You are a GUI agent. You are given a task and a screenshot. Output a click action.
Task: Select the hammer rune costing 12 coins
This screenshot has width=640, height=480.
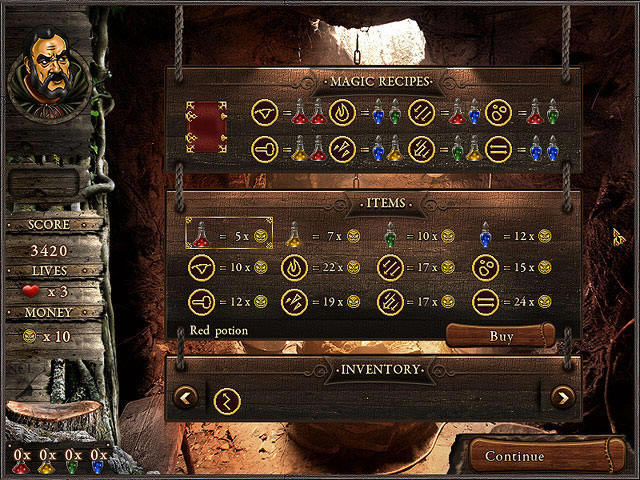click(201, 301)
